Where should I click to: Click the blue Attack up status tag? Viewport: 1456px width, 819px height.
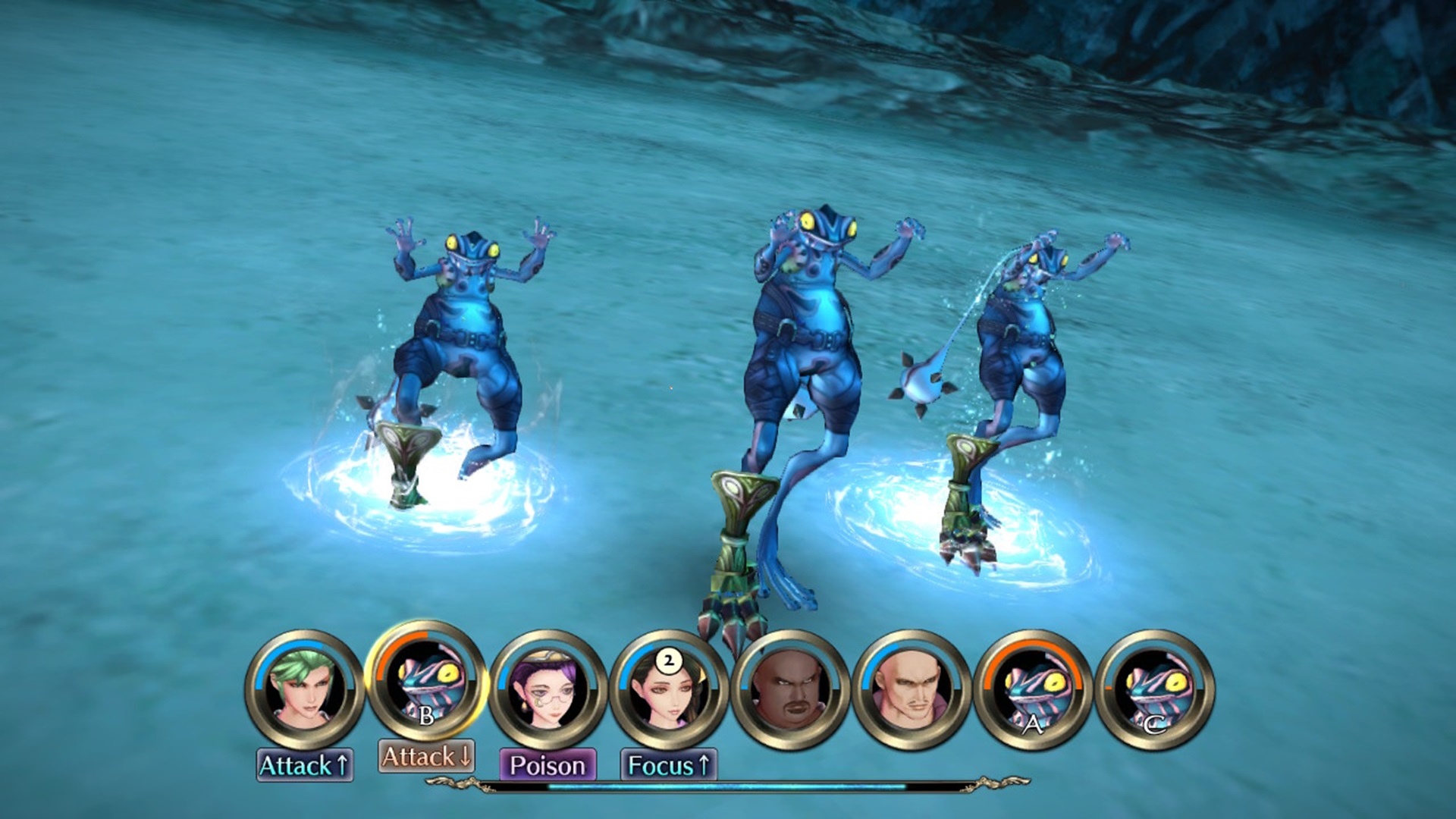(304, 765)
